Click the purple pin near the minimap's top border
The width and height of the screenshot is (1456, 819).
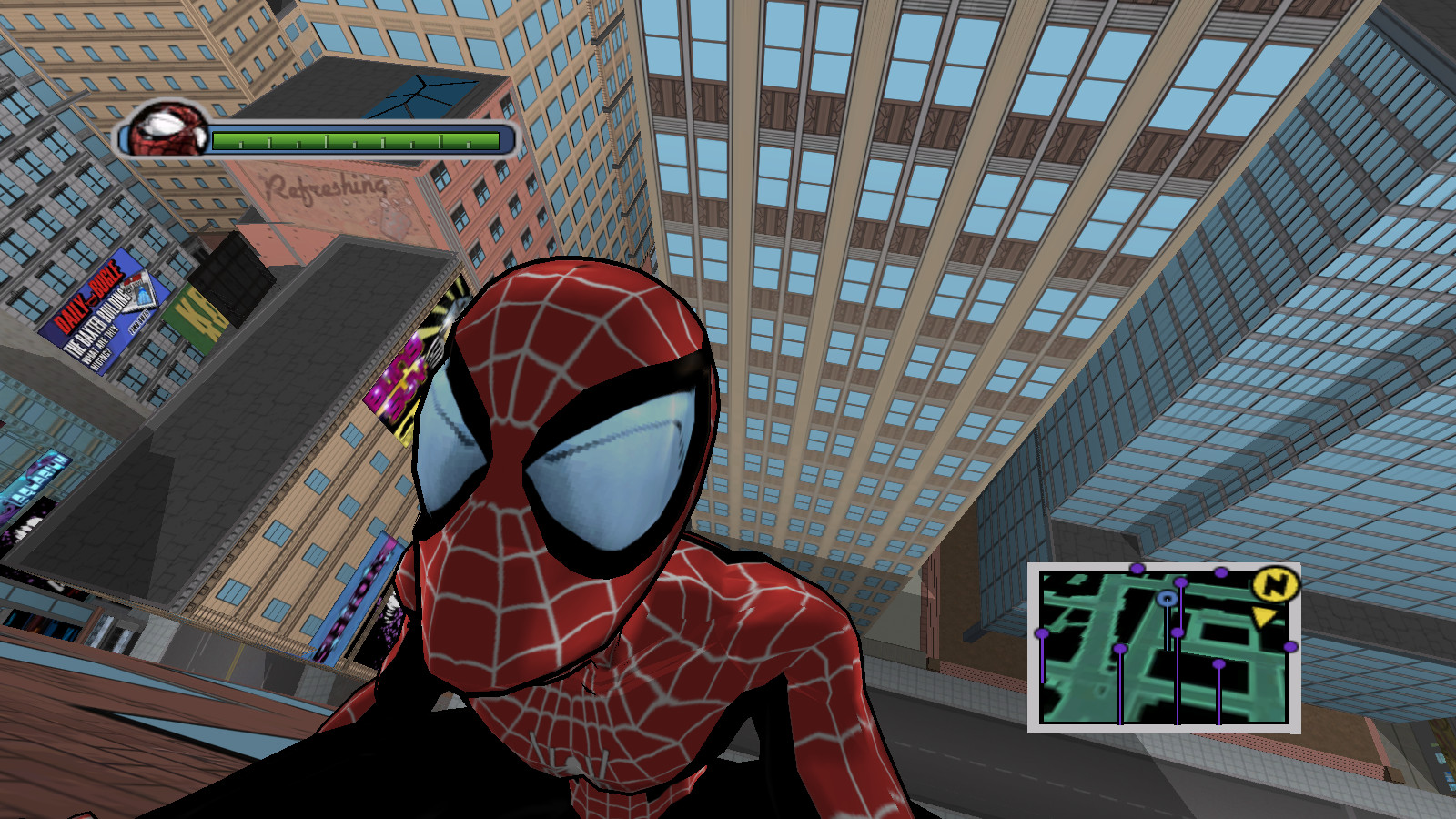(x=1137, y=569)
